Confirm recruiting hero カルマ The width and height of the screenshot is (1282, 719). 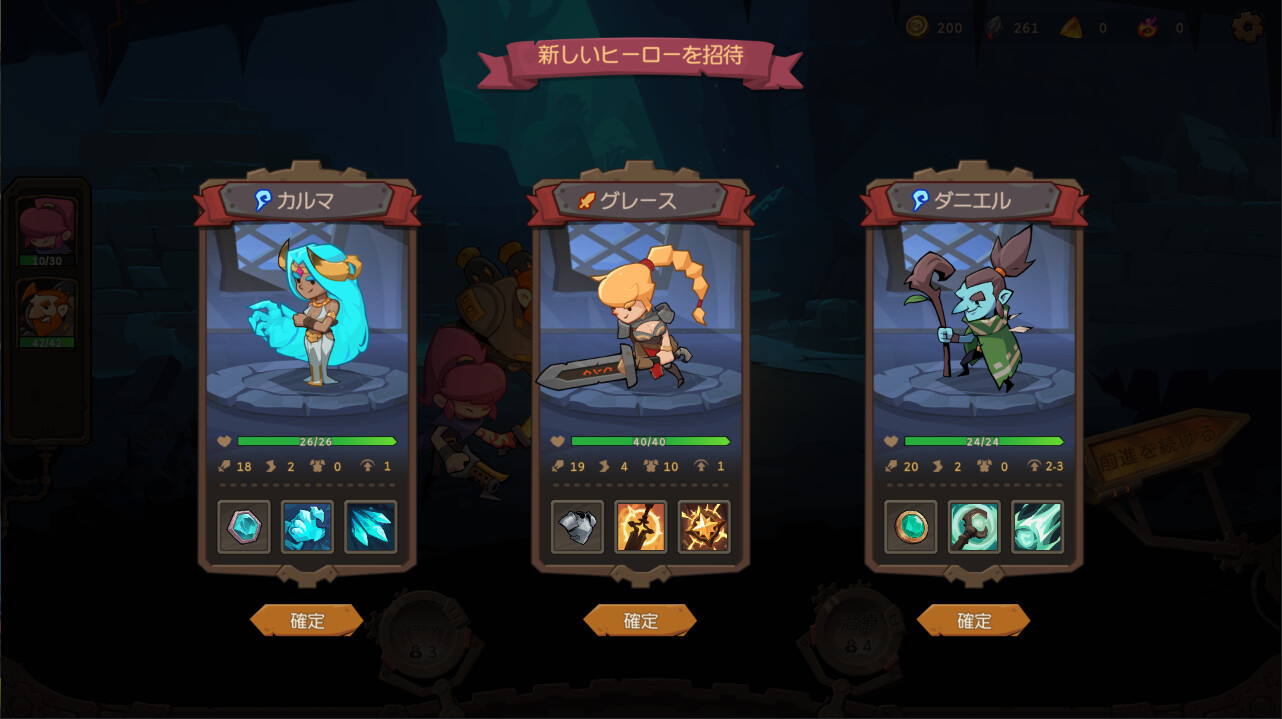307,621
